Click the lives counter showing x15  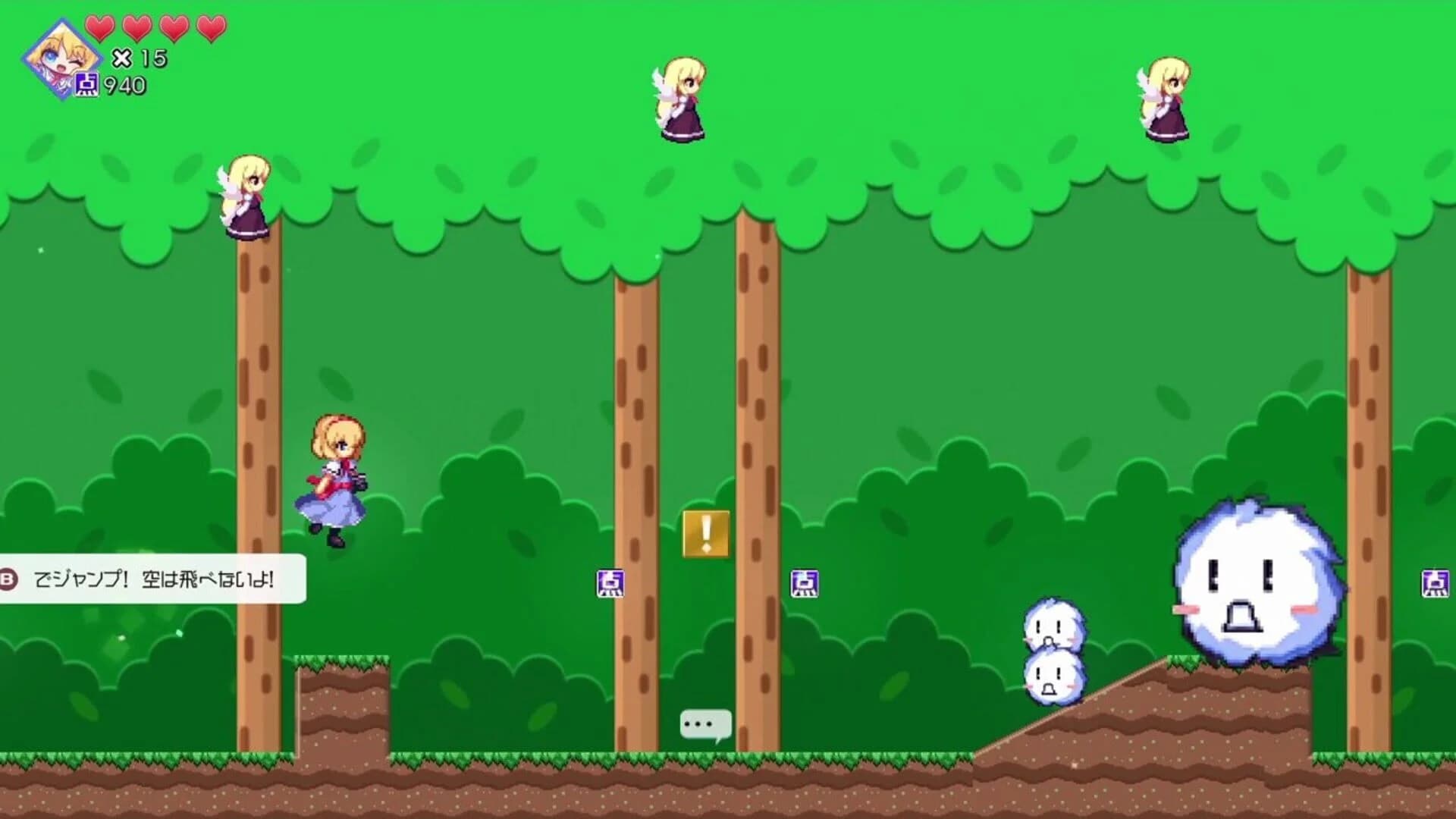[135, 57]
